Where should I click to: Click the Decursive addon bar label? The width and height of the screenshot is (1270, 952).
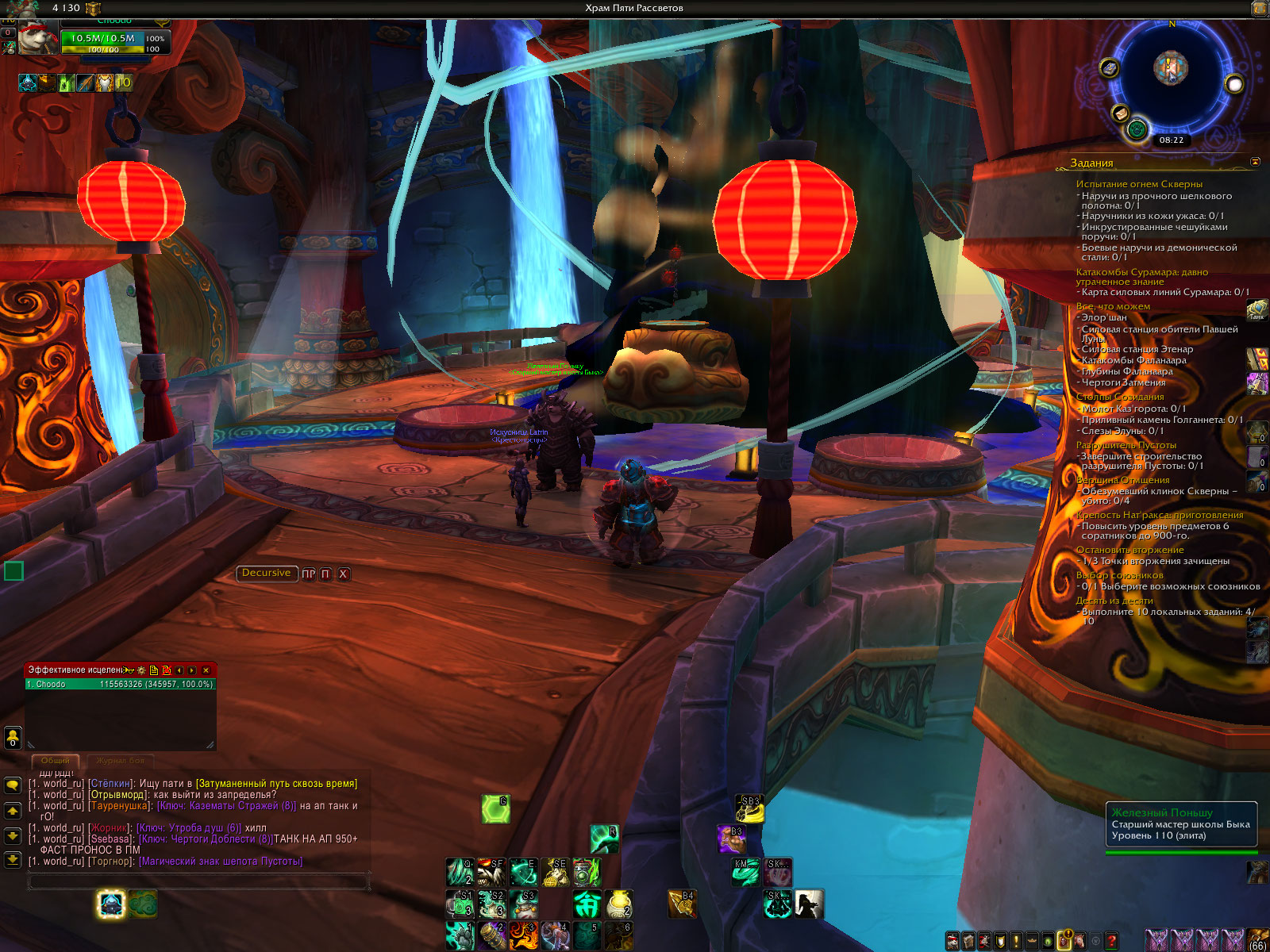tap(266, 573)
